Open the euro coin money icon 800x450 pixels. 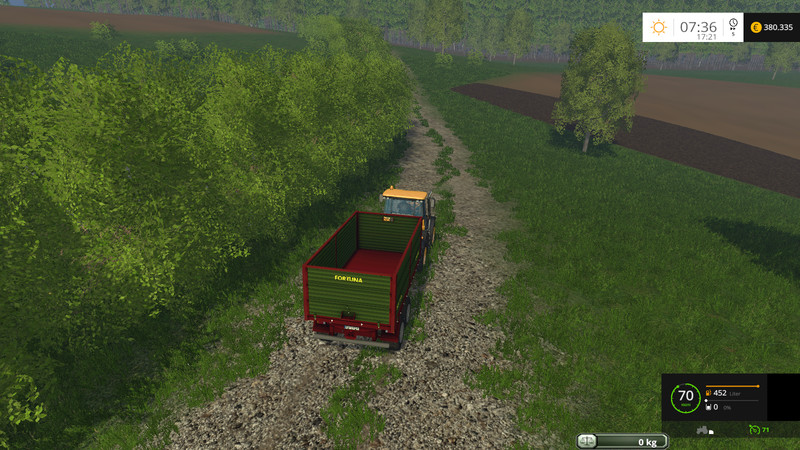point(755,27)
